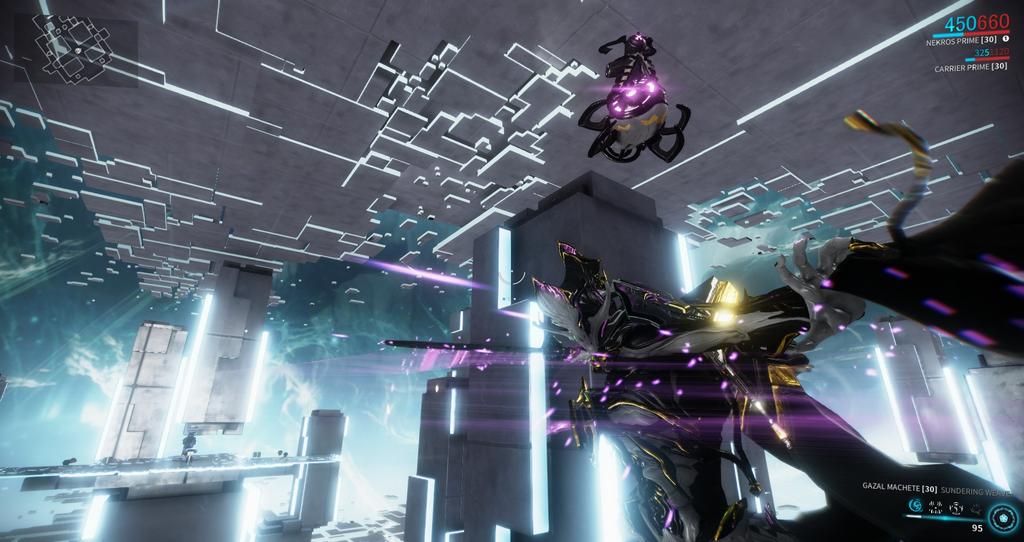Click the buff indicator beside Nekros Prime
This screenshot has width=1024, height=542.
(x=1006, y=38)
